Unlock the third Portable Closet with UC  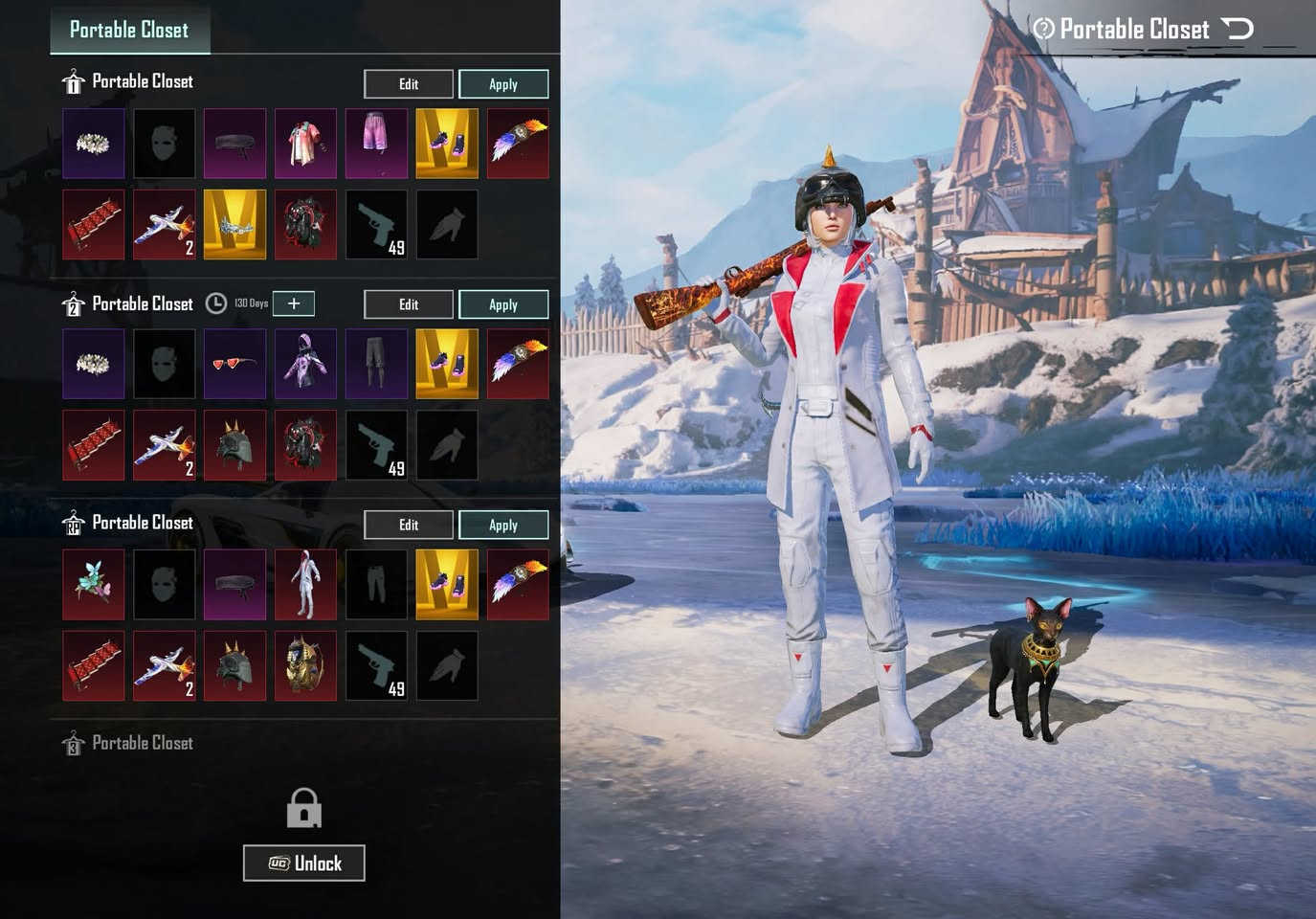(304, 863)
